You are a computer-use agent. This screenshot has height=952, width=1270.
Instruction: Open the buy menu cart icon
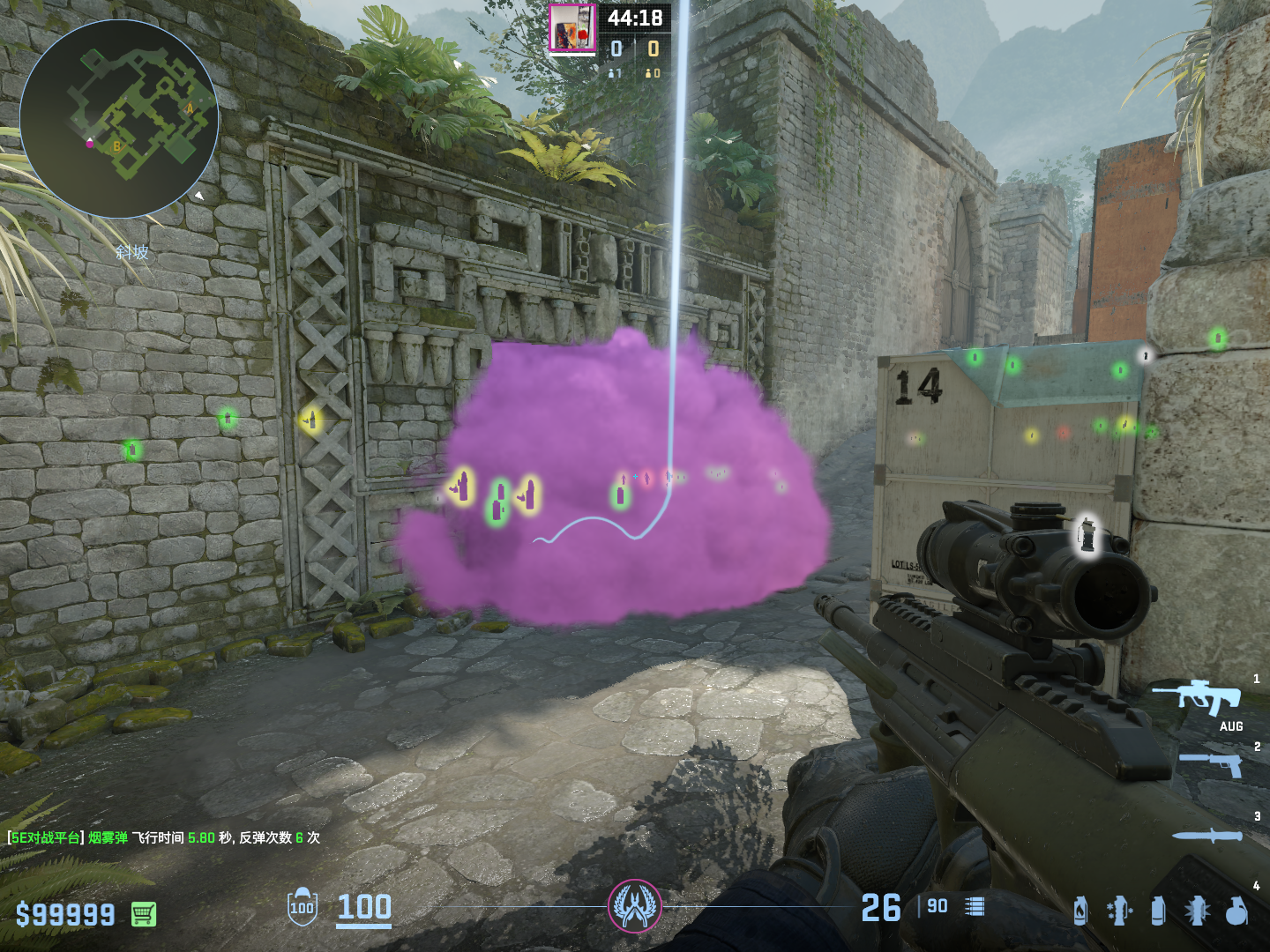[144, 914]
